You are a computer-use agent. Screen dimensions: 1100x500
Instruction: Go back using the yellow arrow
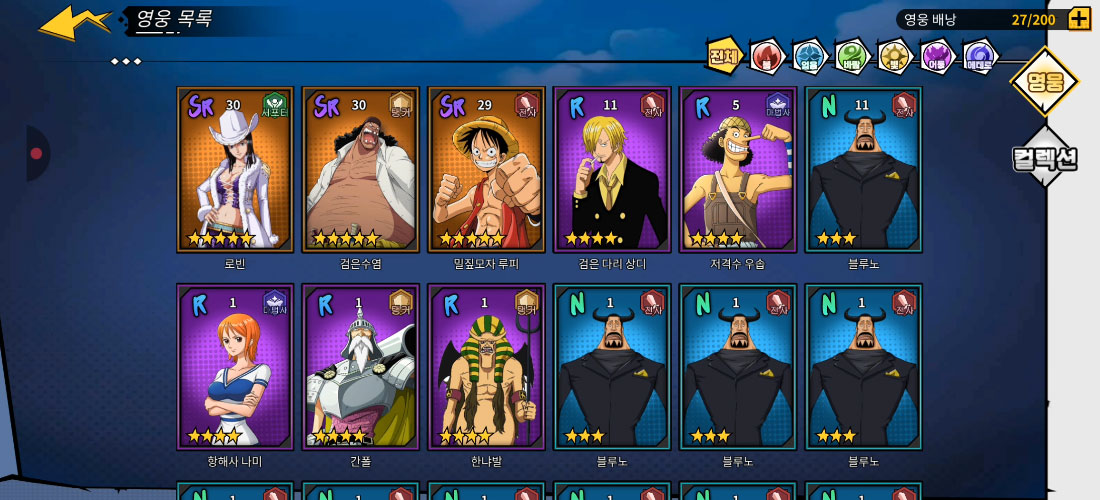(74, 22)
